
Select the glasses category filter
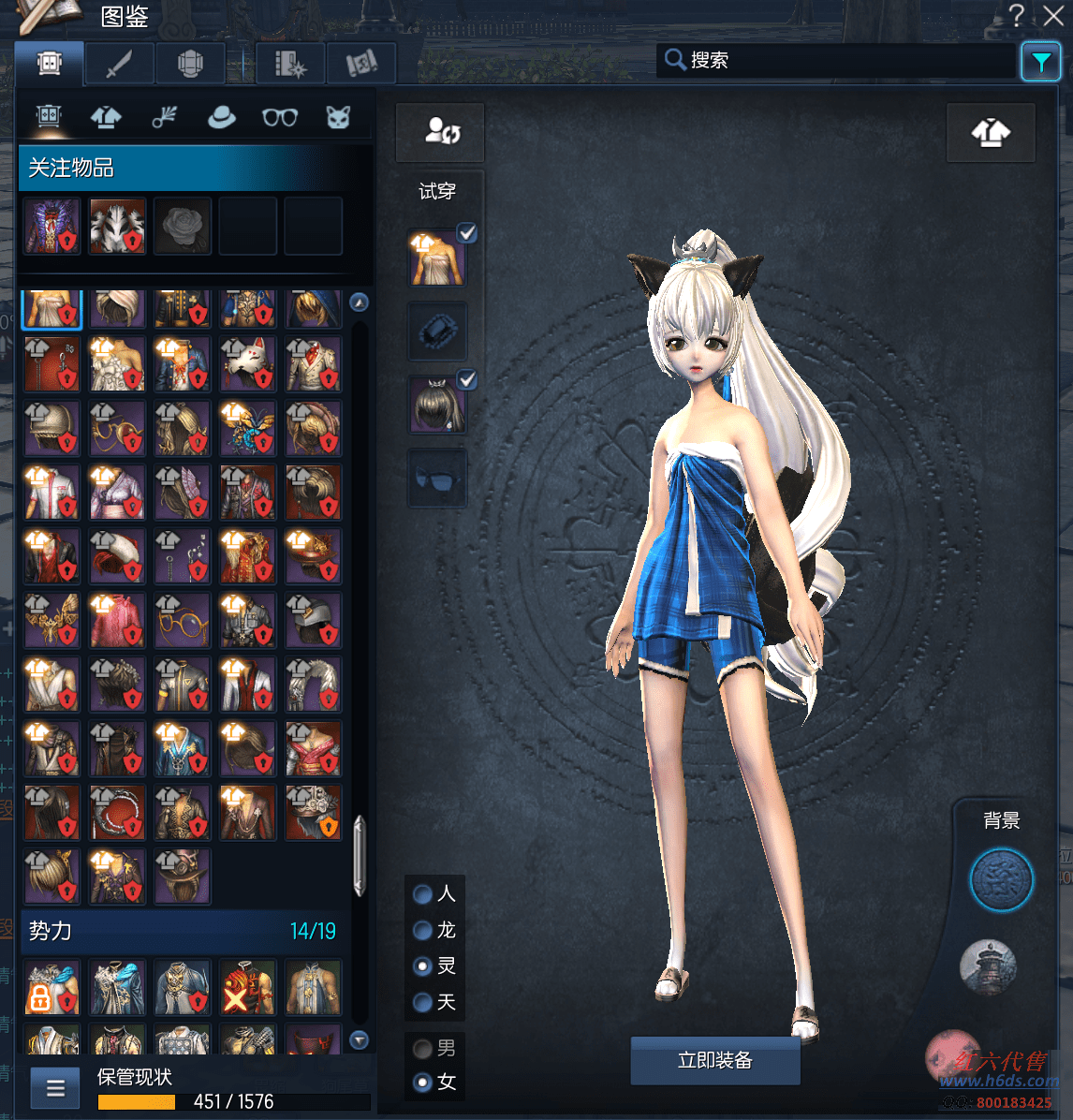[x=279, y=117]
